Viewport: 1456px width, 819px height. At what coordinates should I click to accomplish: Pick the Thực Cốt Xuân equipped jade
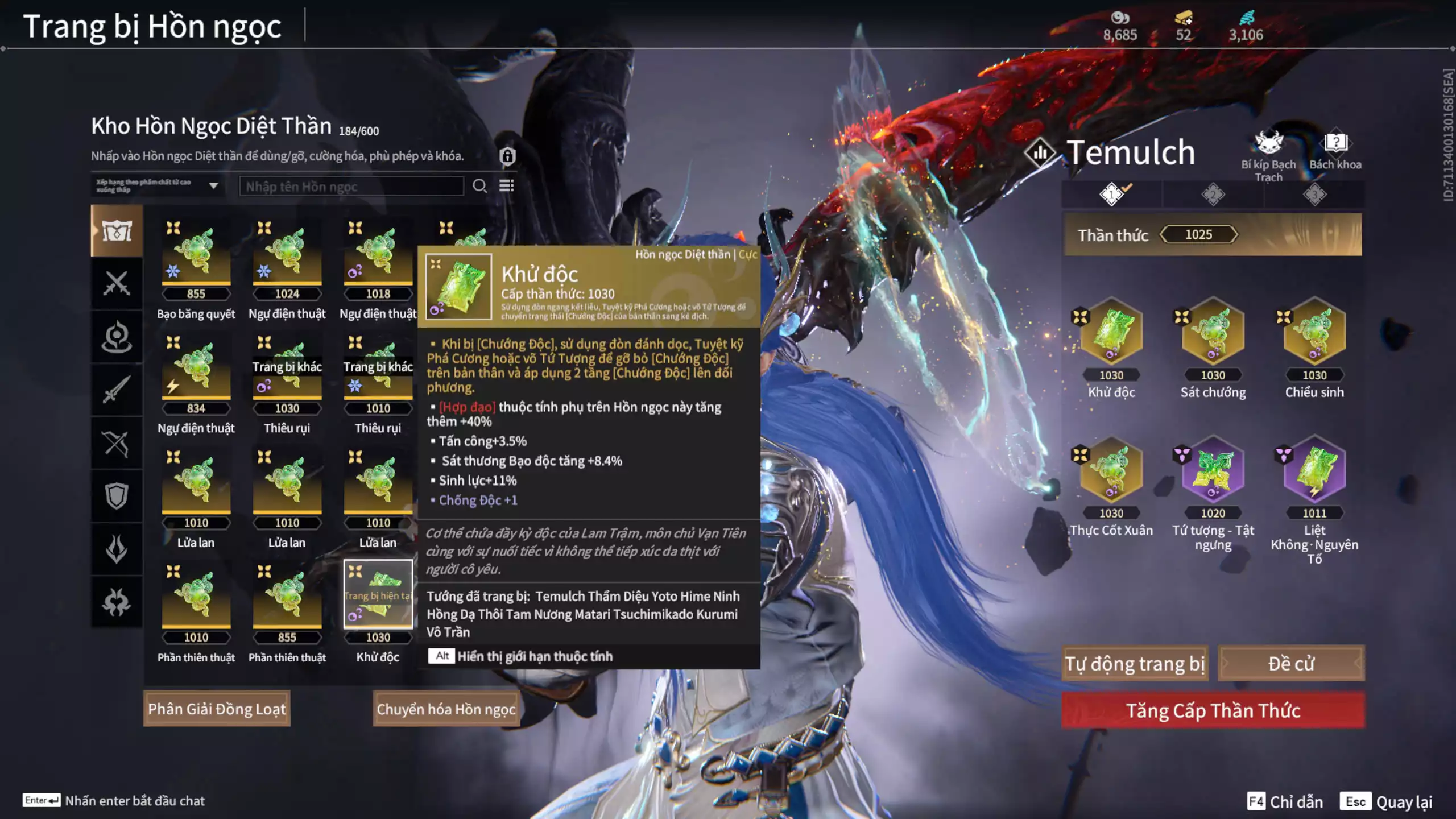(1111, 471)
